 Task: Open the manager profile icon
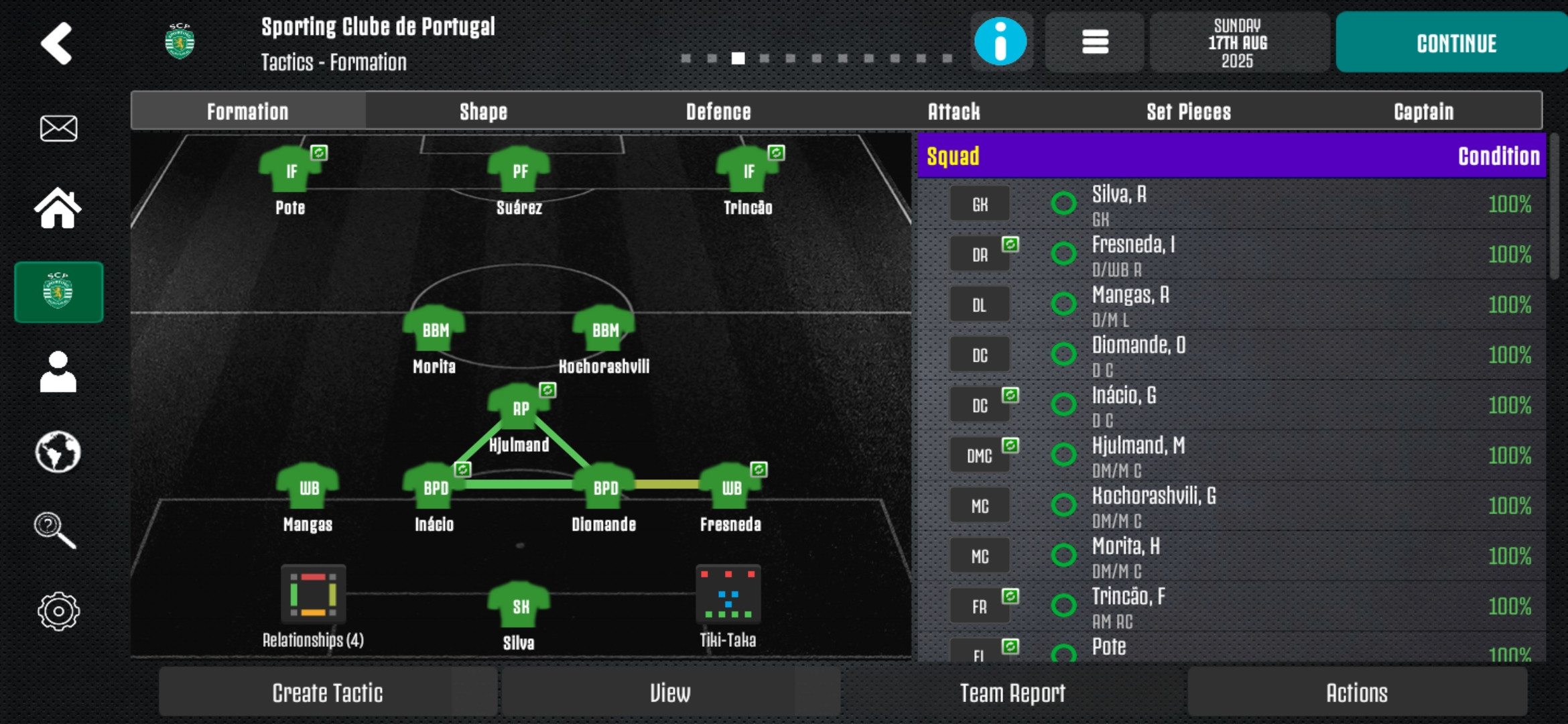pyautogui.click(x=58, y=371)
